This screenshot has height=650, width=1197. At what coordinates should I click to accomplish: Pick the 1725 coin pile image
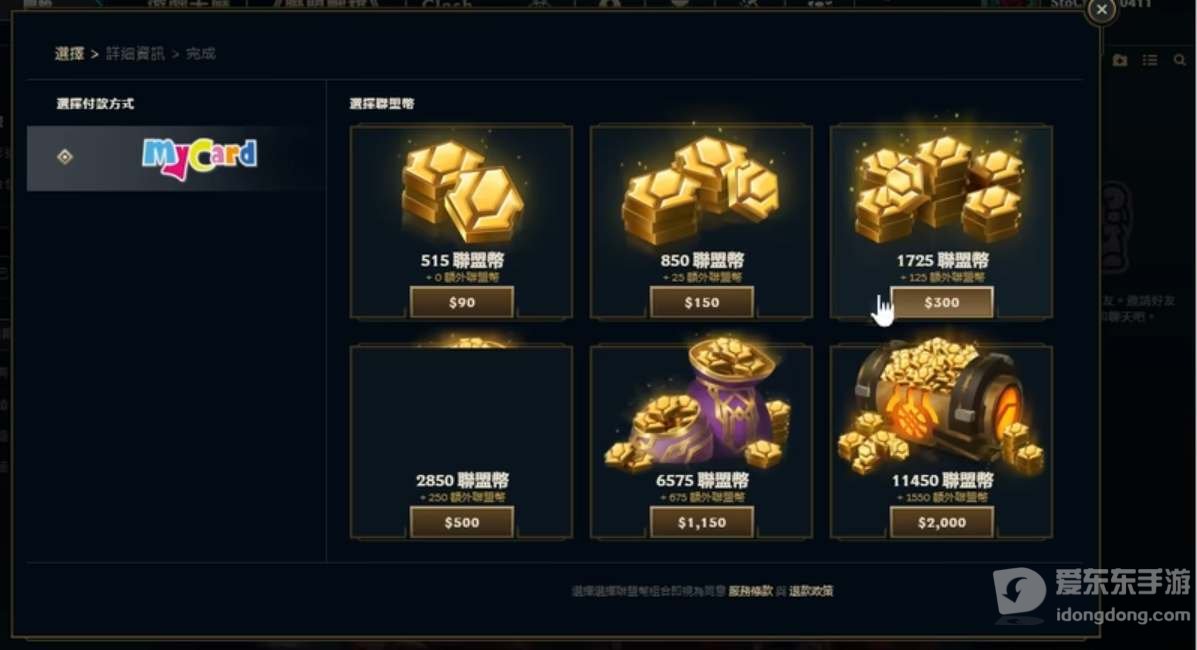click(x=941, y=188)
